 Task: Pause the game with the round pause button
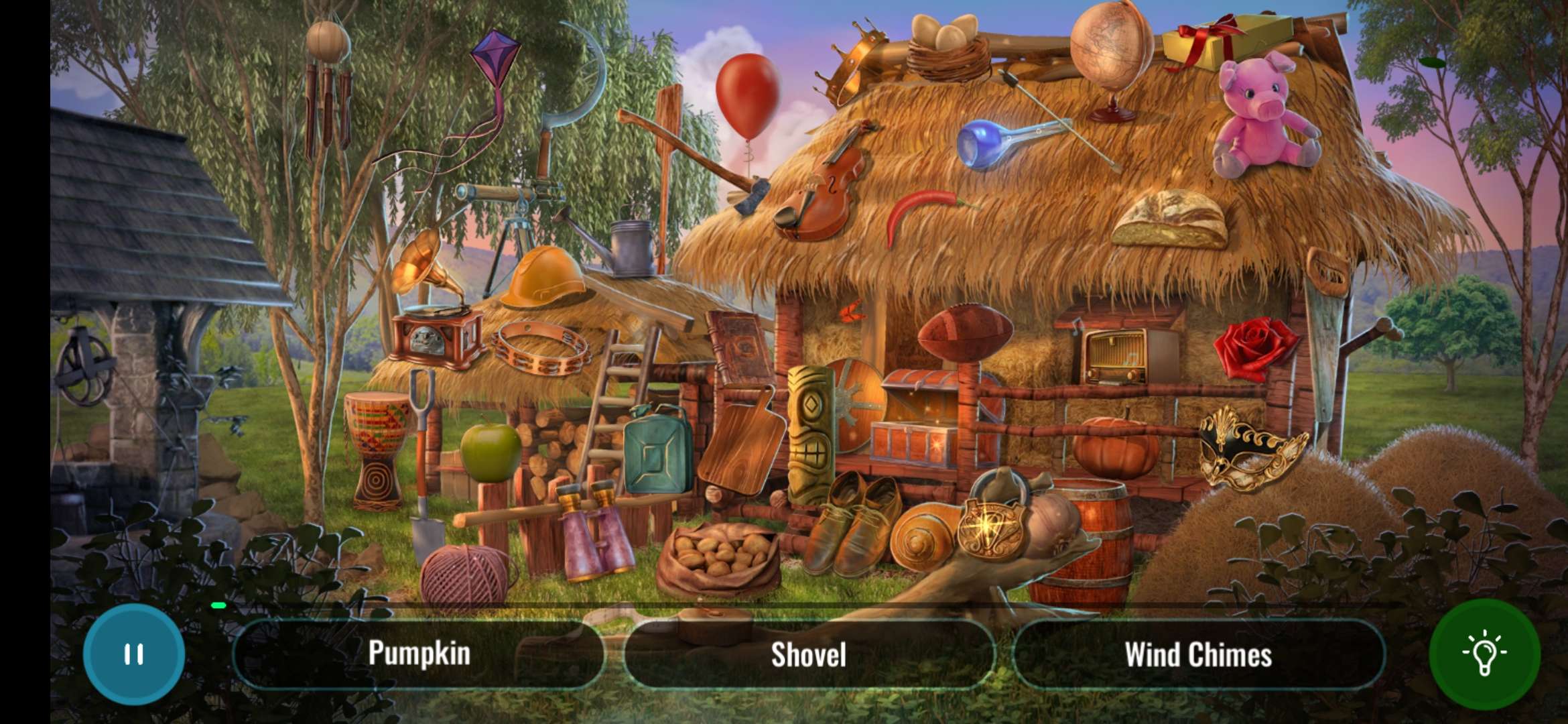pyautogui.click(x=134, y=654)
